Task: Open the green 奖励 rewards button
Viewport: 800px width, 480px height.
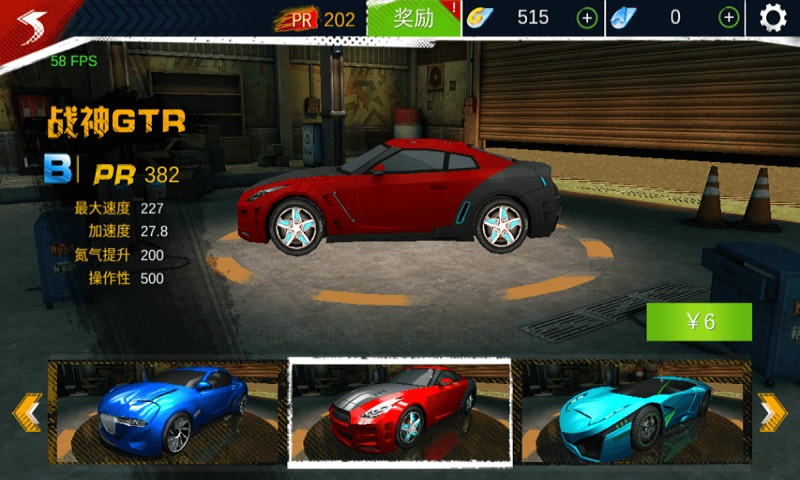Action: (414, 18)
